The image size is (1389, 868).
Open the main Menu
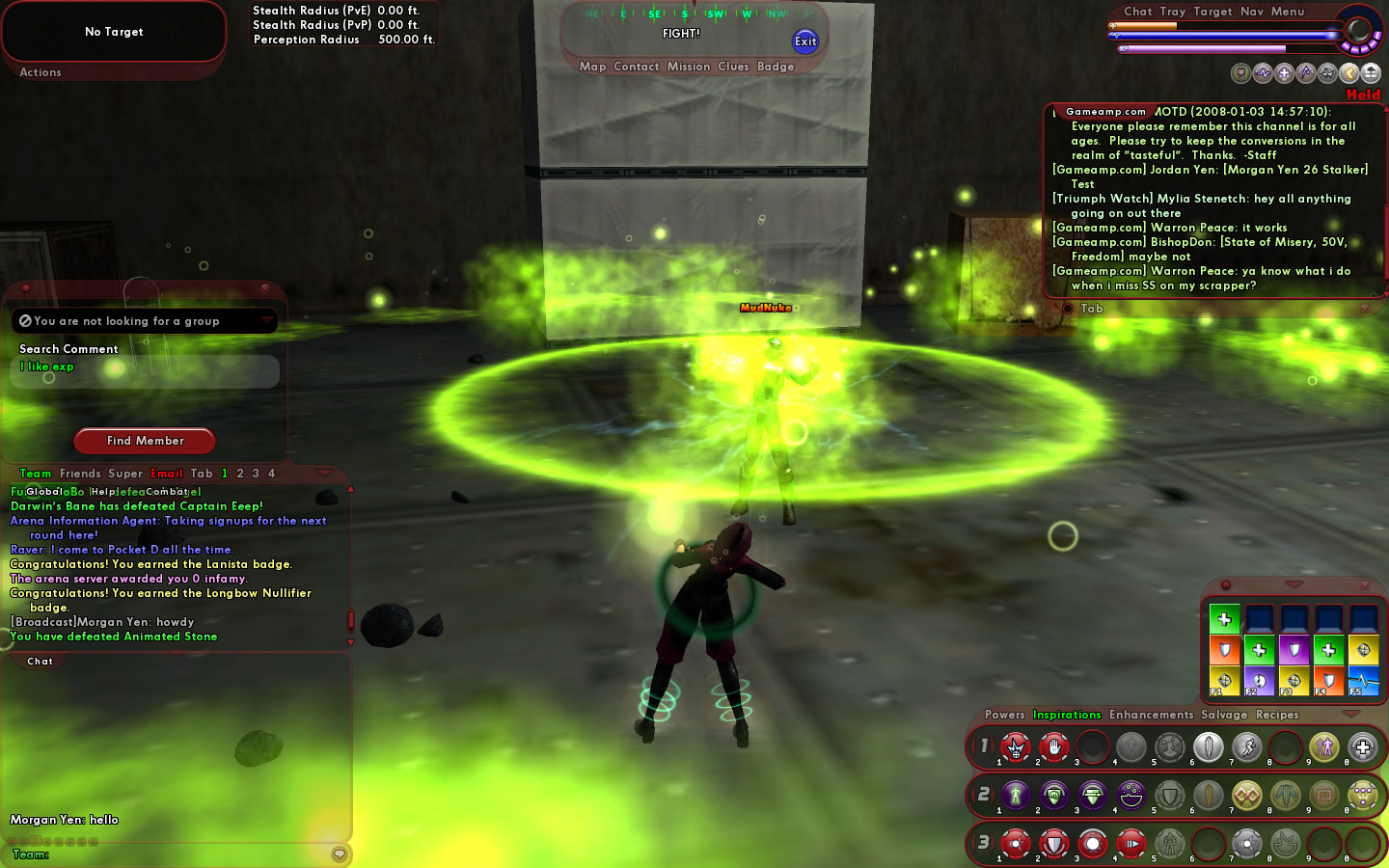pyautogui.click(x=1288, y=12)
